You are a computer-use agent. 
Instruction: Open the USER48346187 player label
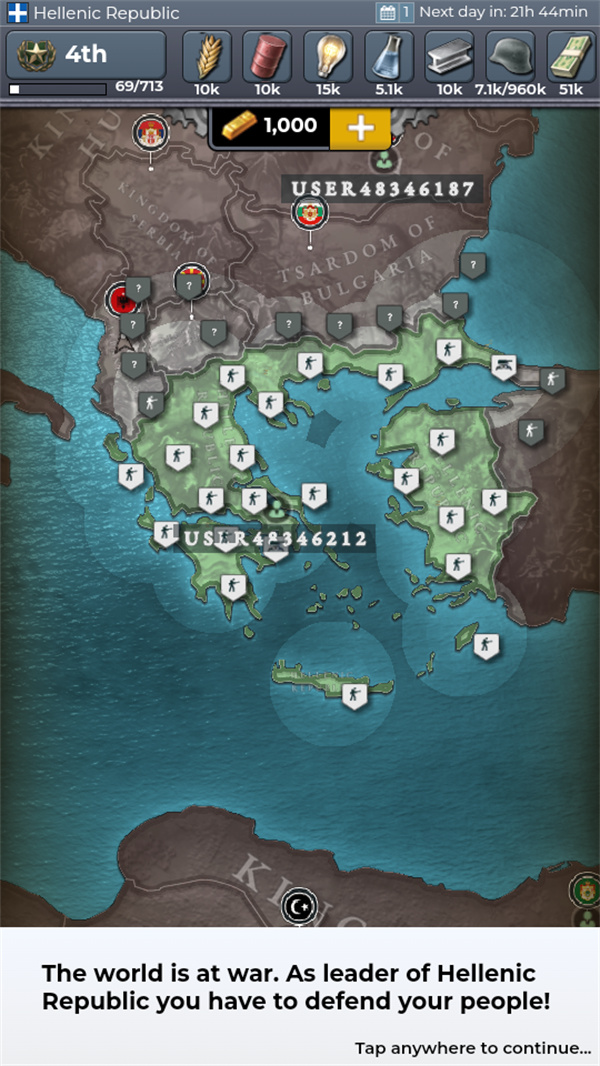(382, 188)
